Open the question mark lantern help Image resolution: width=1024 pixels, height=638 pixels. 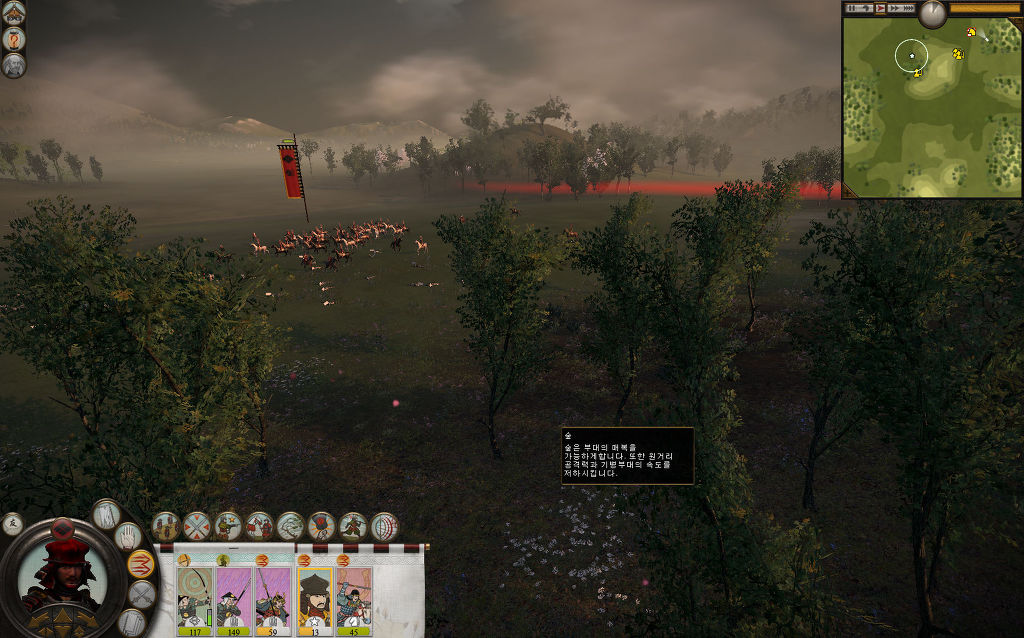14,39
